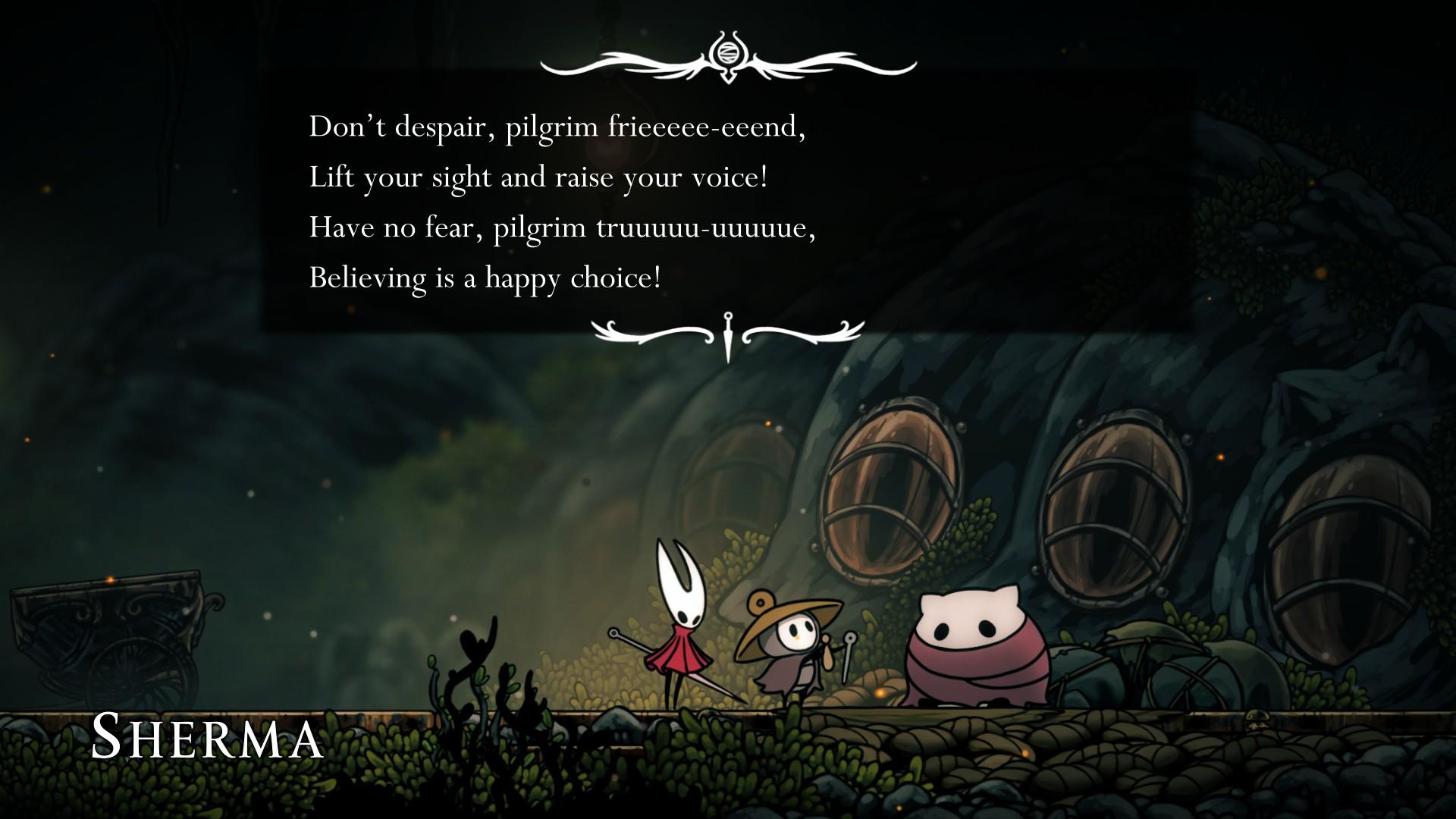This screenshot has height=819, width=1456.
Task: Advance dialogue with the needle continue marker
Action: tap(728, 334)
